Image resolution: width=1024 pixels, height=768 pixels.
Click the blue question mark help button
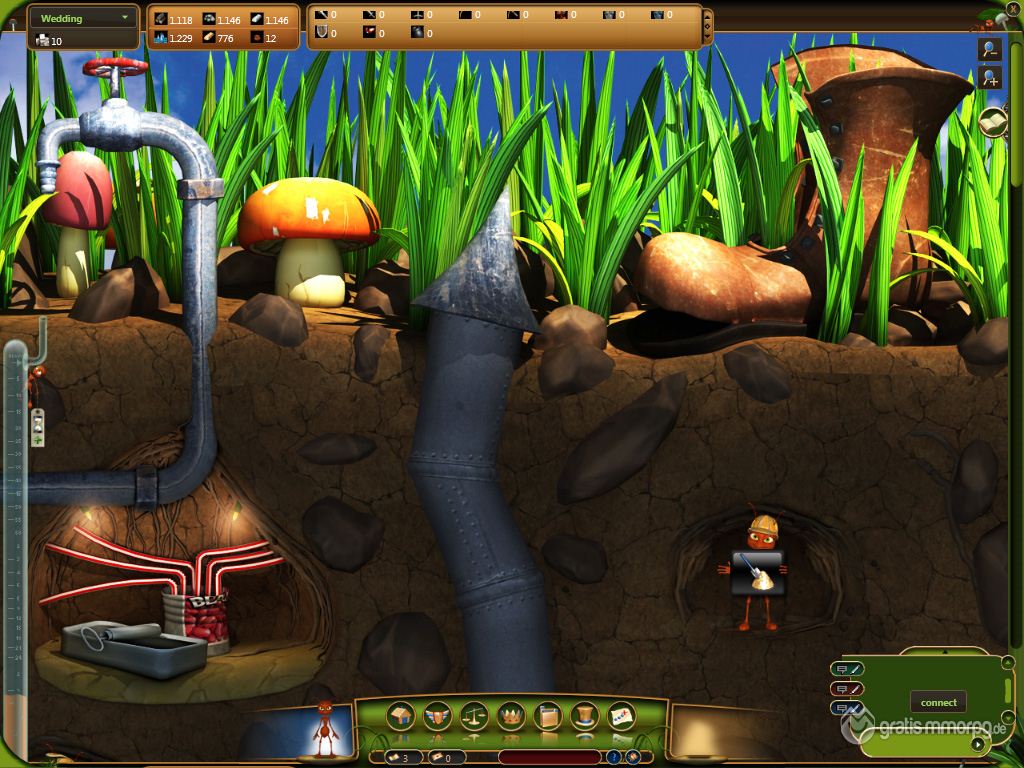614,757
